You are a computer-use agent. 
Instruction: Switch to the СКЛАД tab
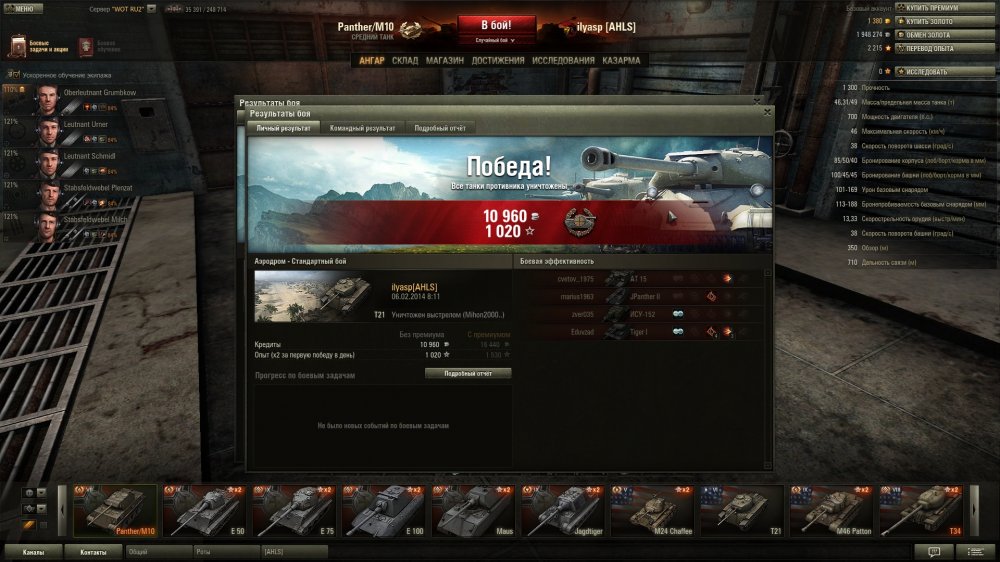pyautogui.click(x=405, y=60)
